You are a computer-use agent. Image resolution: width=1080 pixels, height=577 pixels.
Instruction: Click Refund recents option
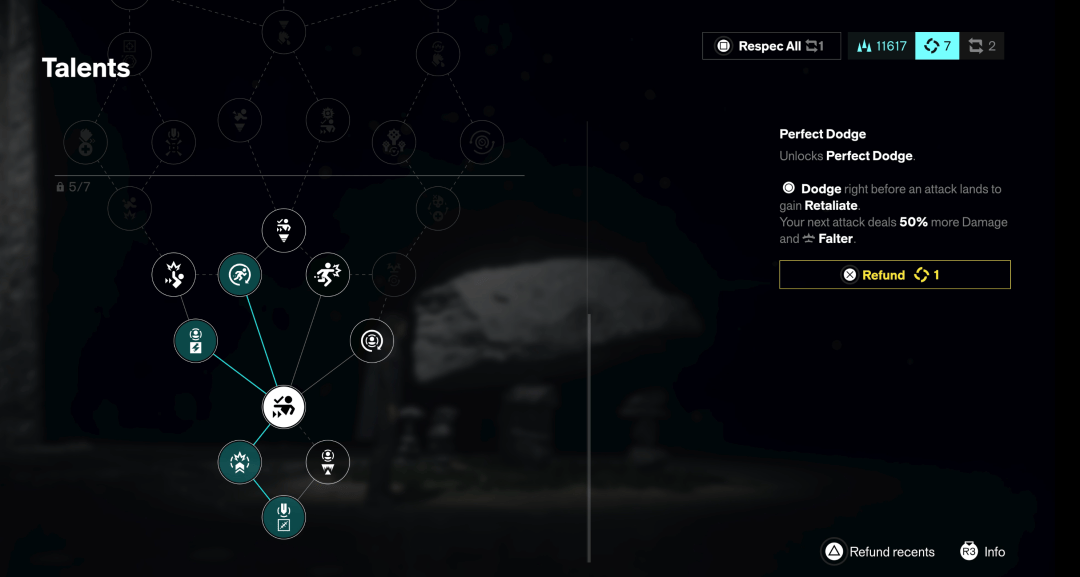click(878, 552)
